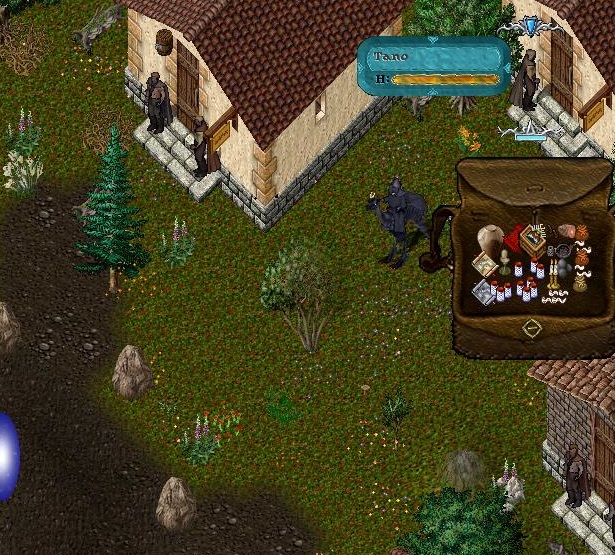The height and width of the screenshot is (555, 615).
Task: Click the pile of dark ore
Action: click(564, 268)
